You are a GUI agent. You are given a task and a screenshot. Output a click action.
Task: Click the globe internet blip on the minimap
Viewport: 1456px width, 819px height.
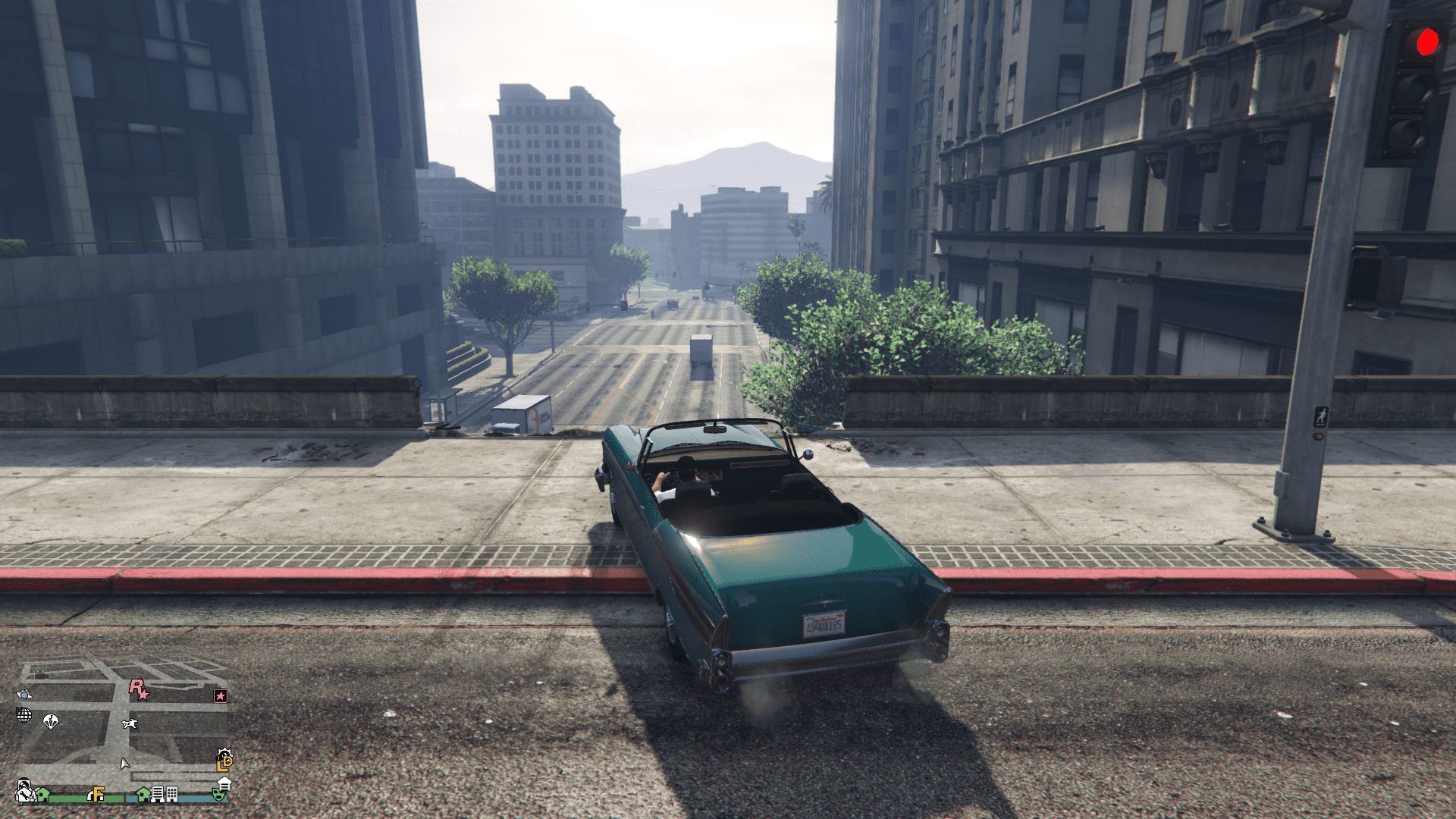pos(24,714)
